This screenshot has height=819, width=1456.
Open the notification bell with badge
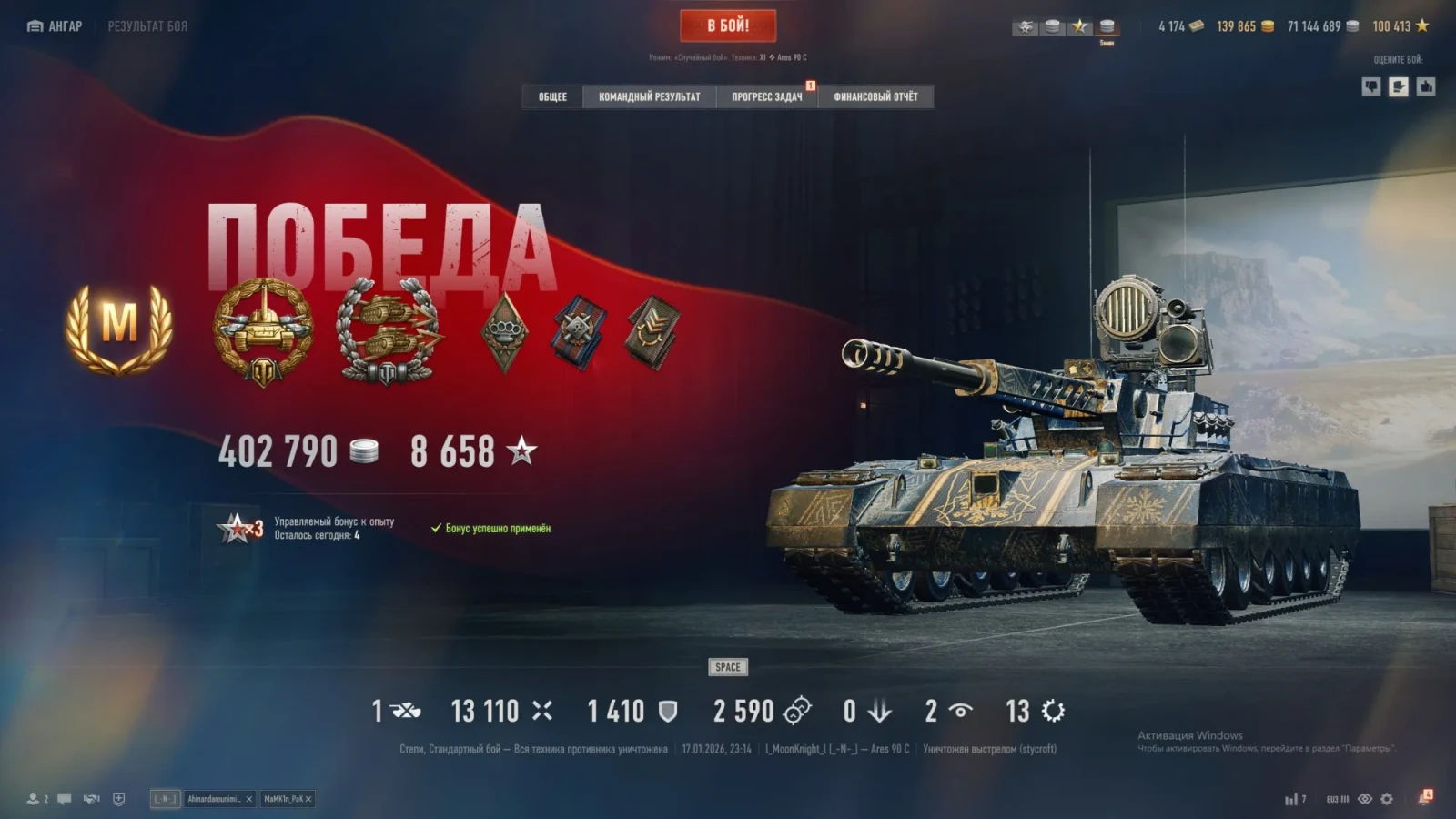click(x=1424, y=798)
